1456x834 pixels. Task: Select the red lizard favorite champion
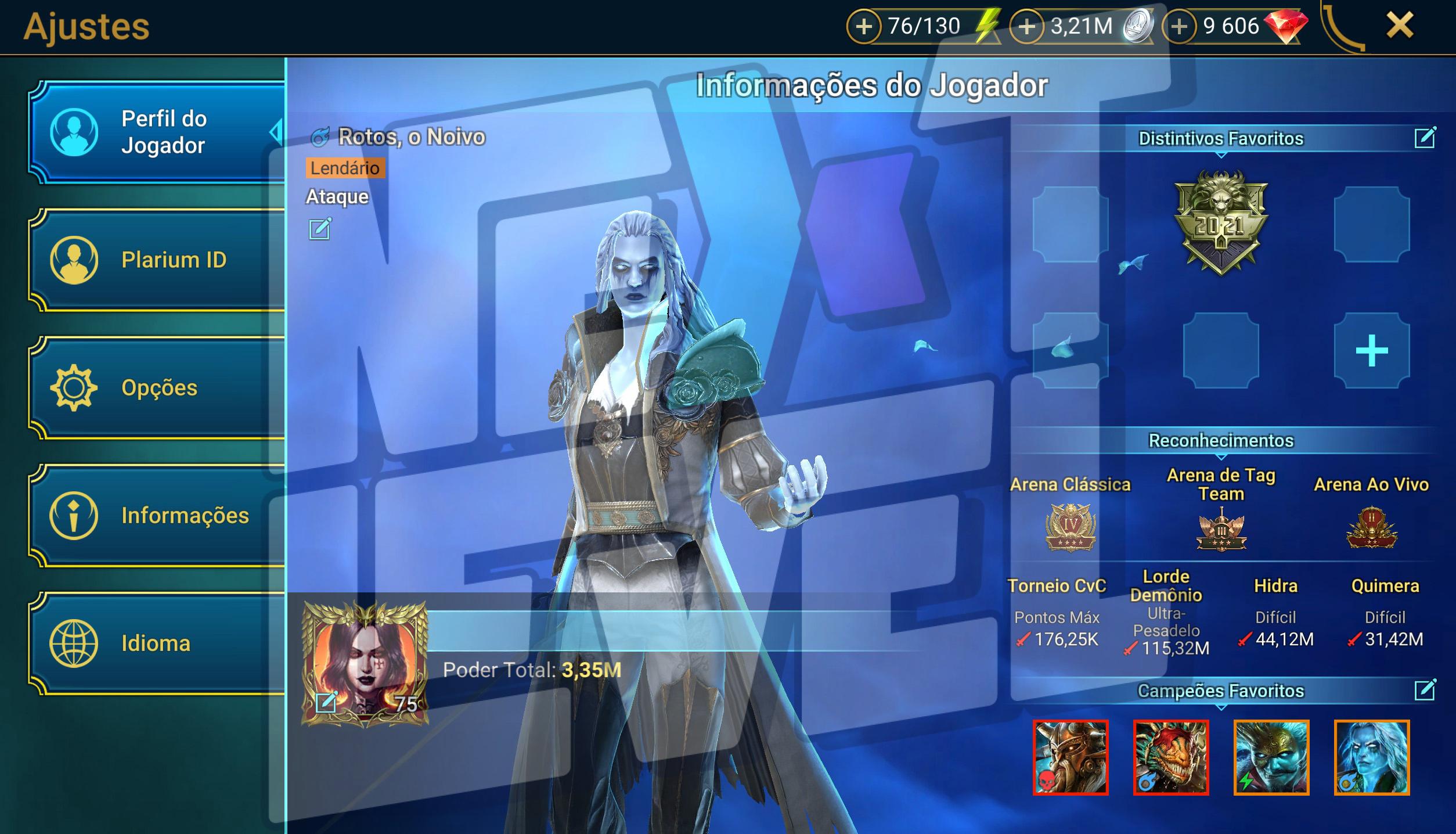pos(1171,757)
